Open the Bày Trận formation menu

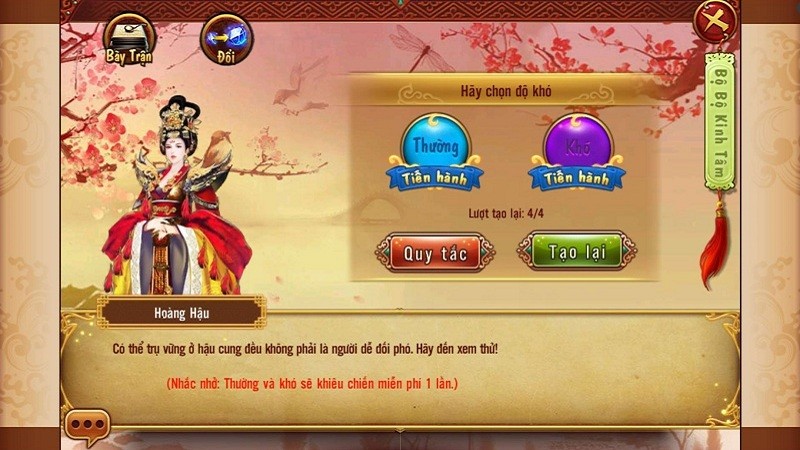click(x=127, y=38)
